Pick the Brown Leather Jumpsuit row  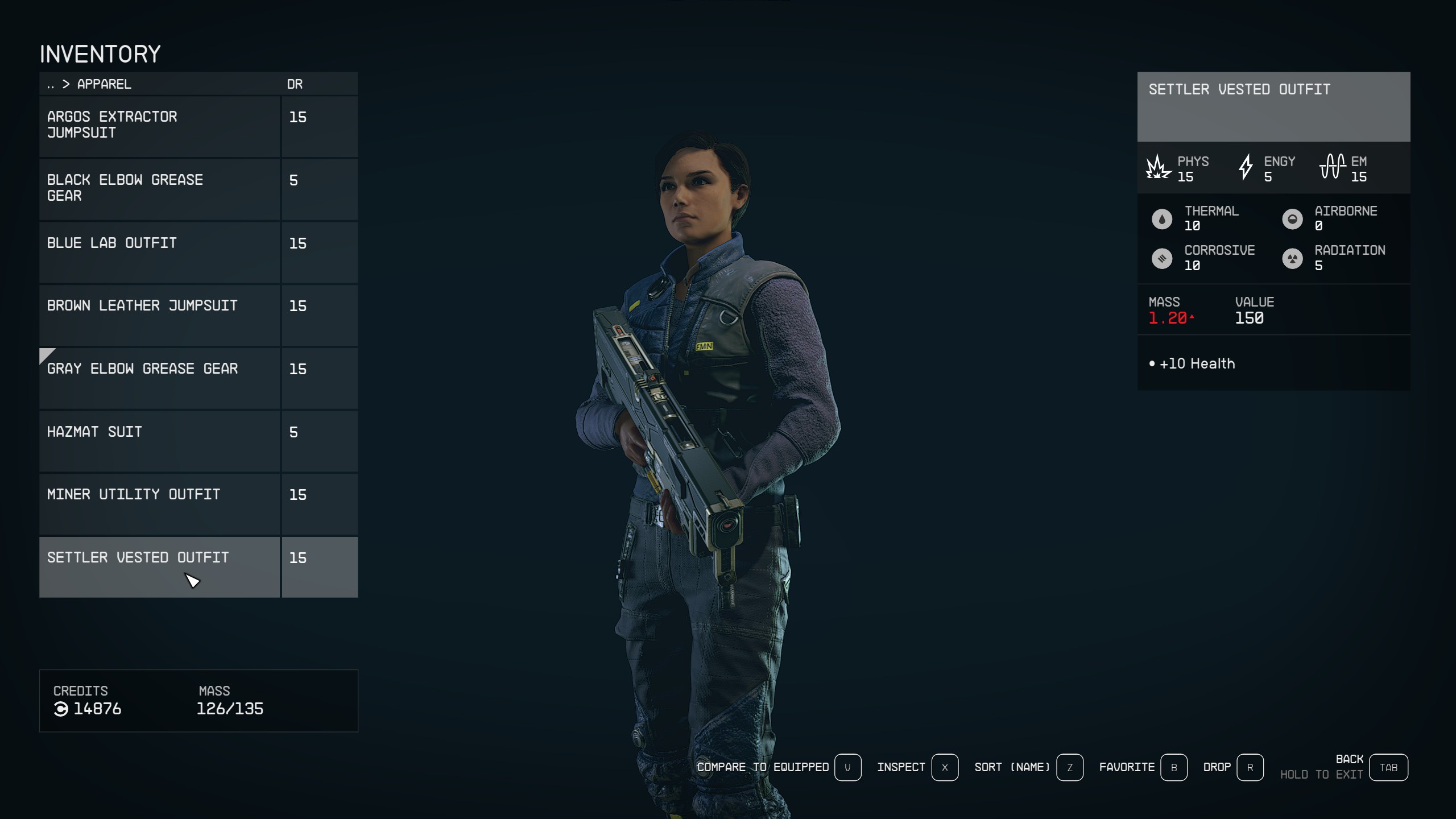(x=159, y=315)
